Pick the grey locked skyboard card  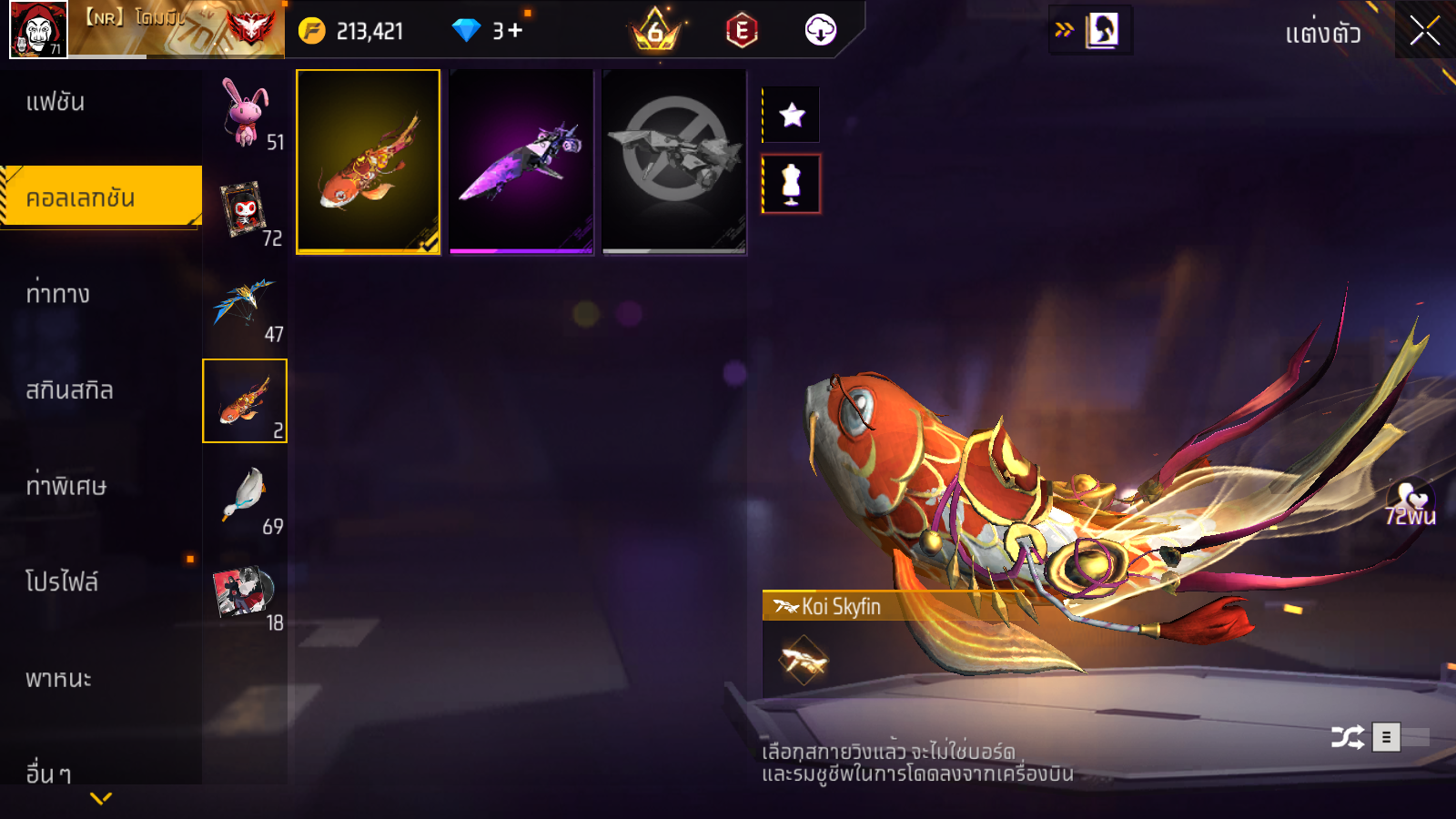674,162
